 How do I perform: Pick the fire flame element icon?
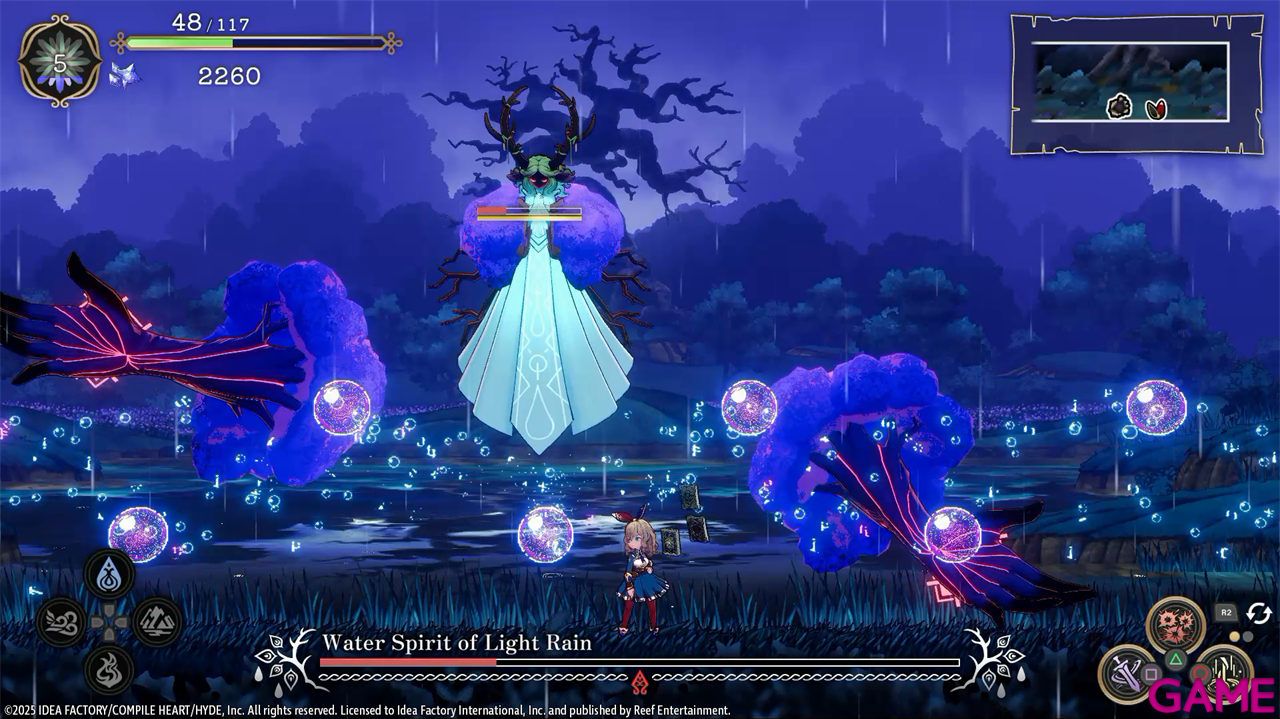tap(110, 669)
